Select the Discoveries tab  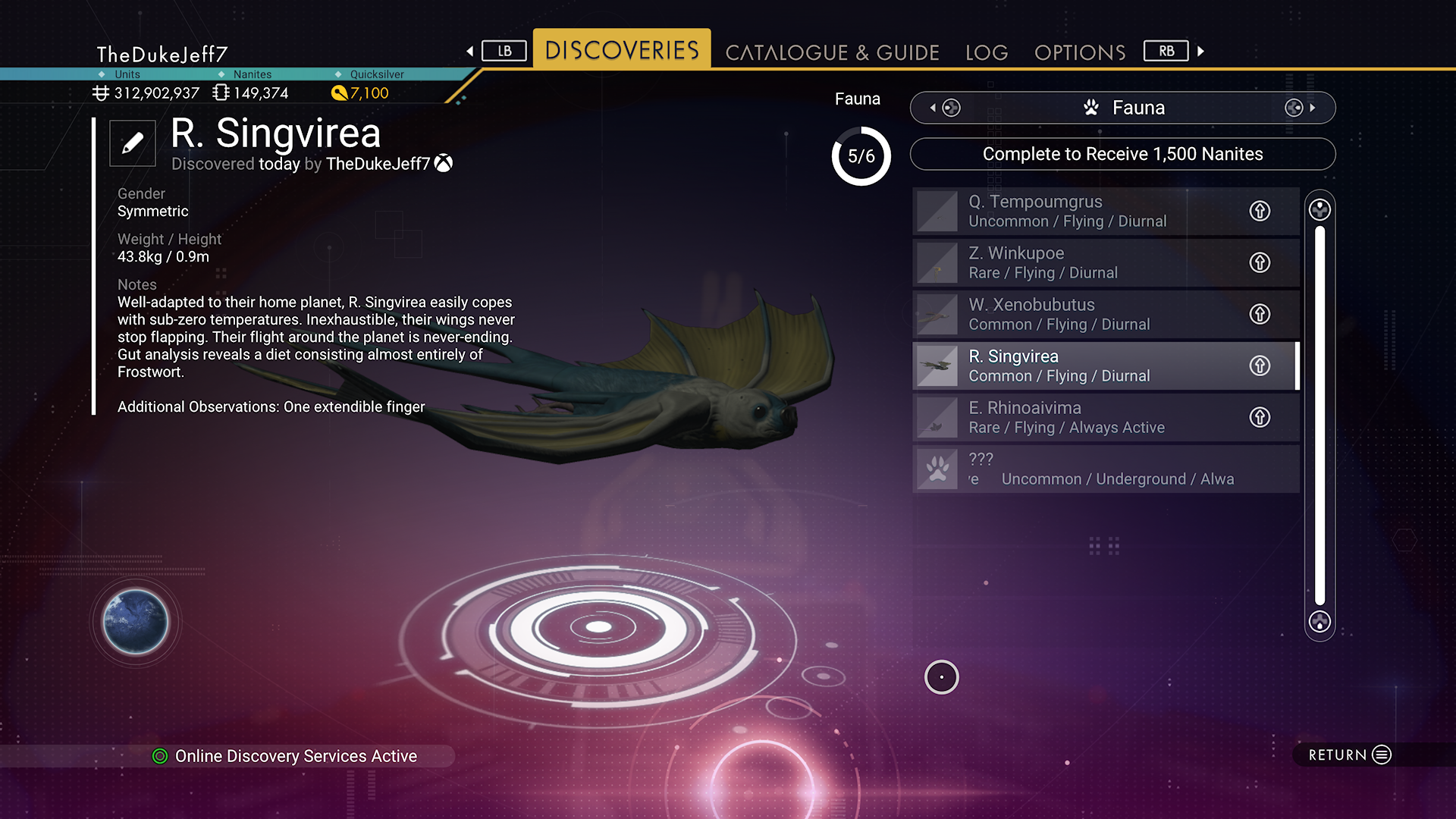click(622, 50)
